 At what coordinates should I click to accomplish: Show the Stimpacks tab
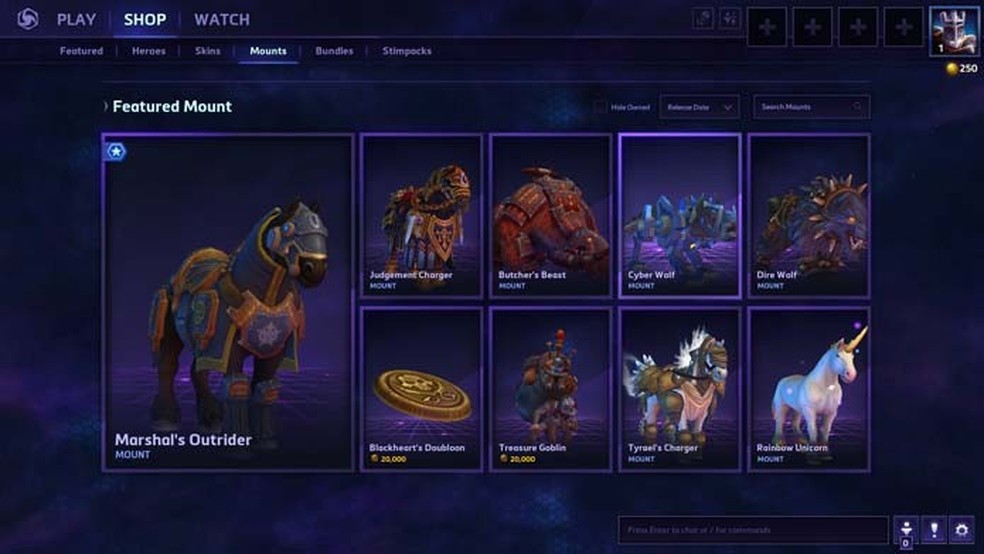coord(407,51)
